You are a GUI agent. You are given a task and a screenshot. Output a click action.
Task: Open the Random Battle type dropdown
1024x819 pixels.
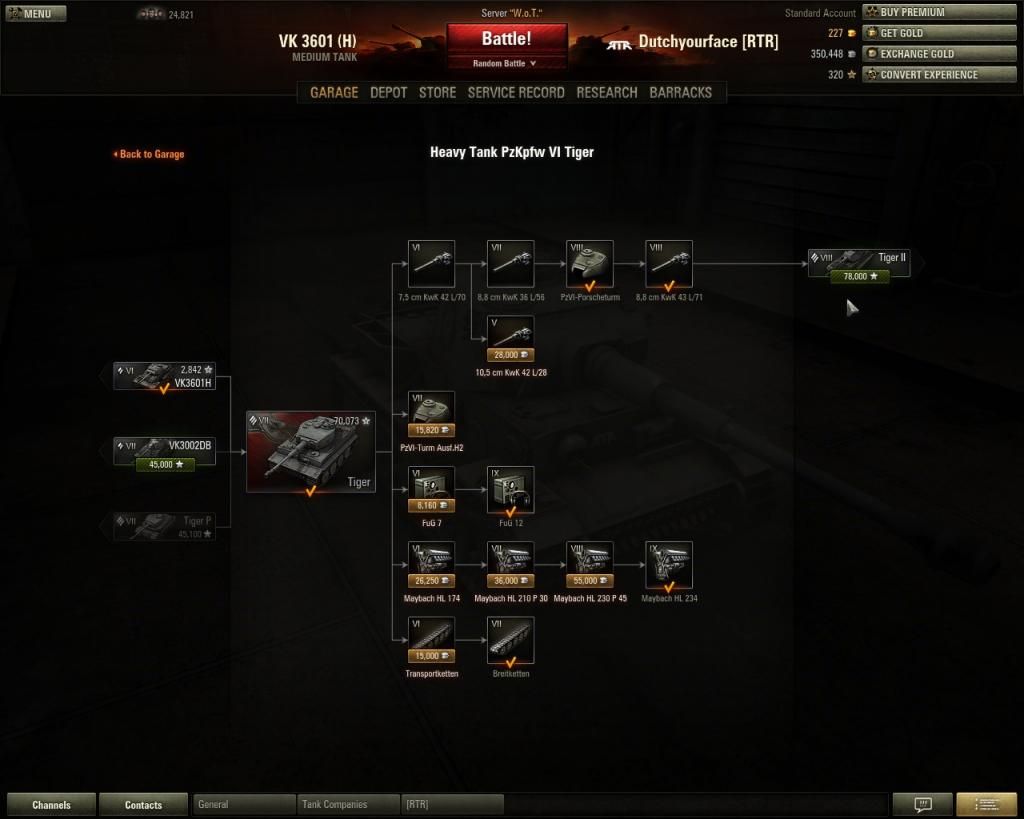[x=506, y=63]
